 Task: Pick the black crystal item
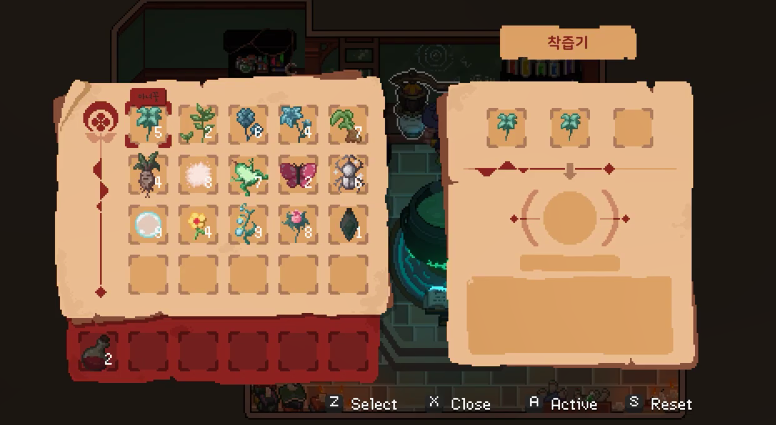pyautogui.click(x=348, y=224)
